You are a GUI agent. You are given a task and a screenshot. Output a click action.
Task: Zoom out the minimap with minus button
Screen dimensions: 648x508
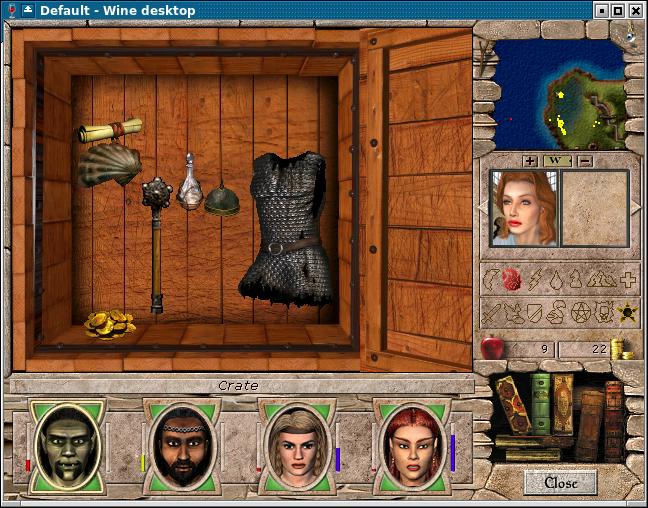[585, 161]
